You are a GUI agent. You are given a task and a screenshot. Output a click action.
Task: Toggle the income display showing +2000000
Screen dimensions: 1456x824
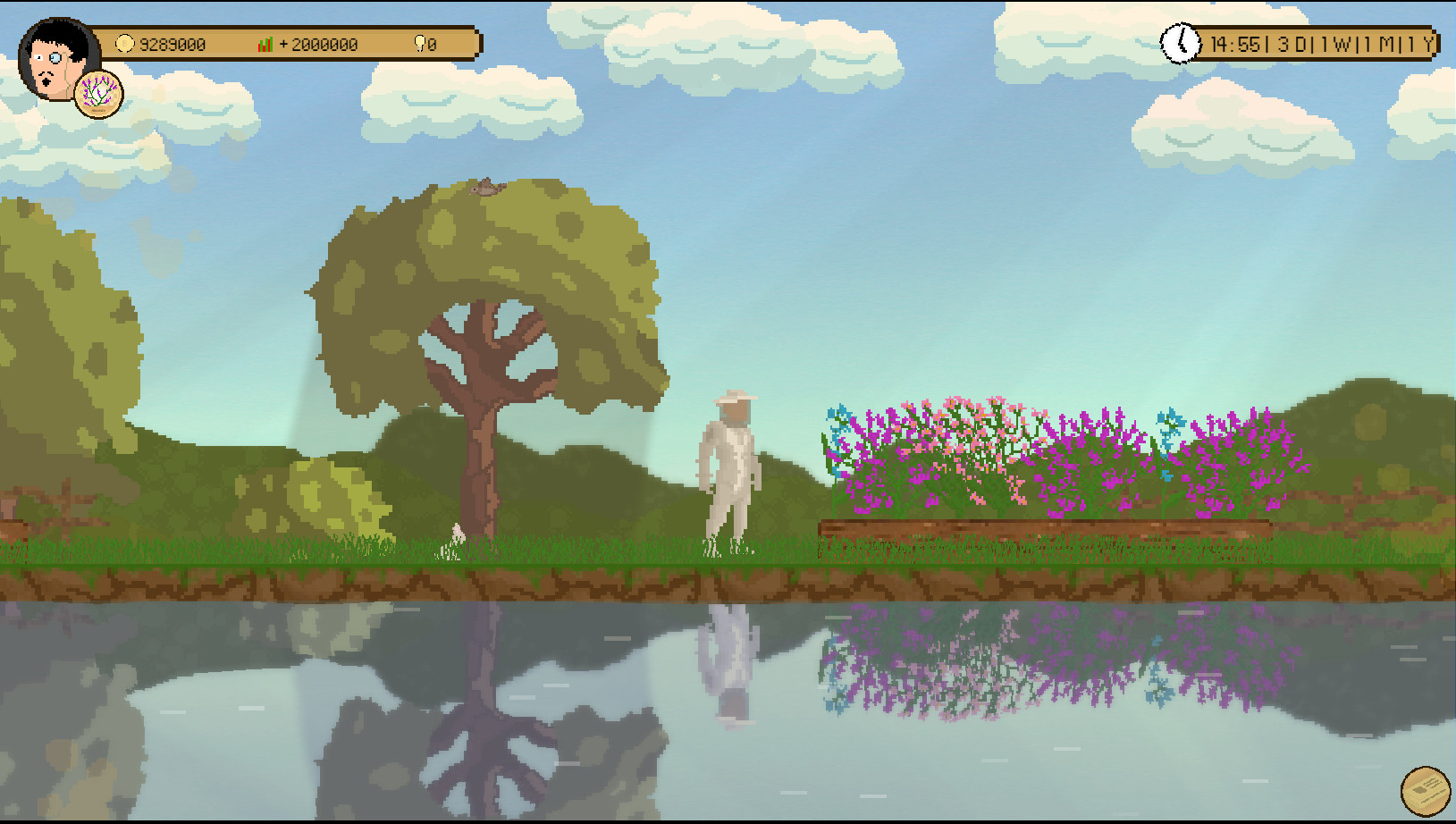[x=317, y=43]
